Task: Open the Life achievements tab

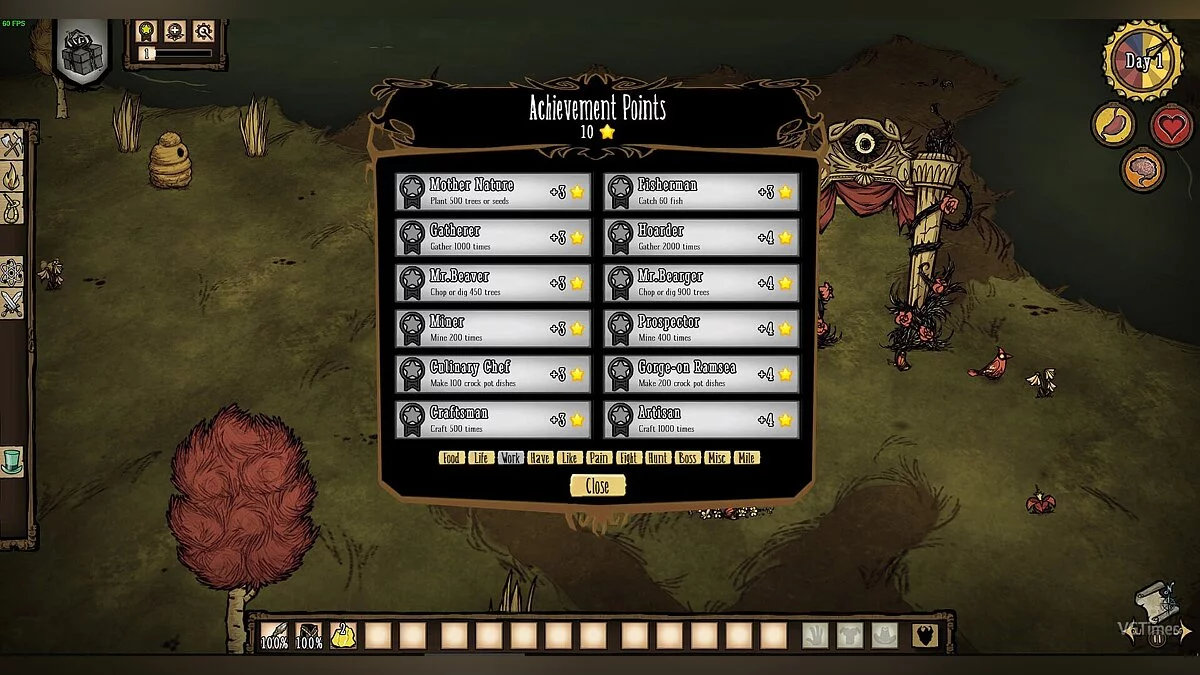Action: (481, 458)
